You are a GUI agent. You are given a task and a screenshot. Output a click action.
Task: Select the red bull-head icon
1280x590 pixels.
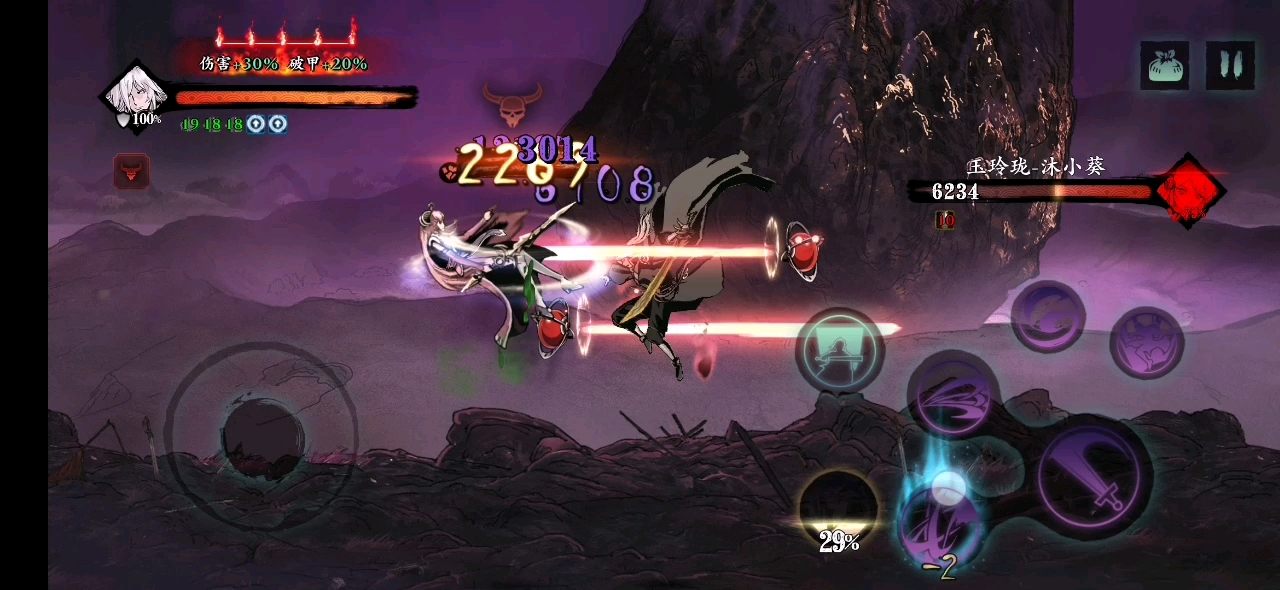click(131, 172)
